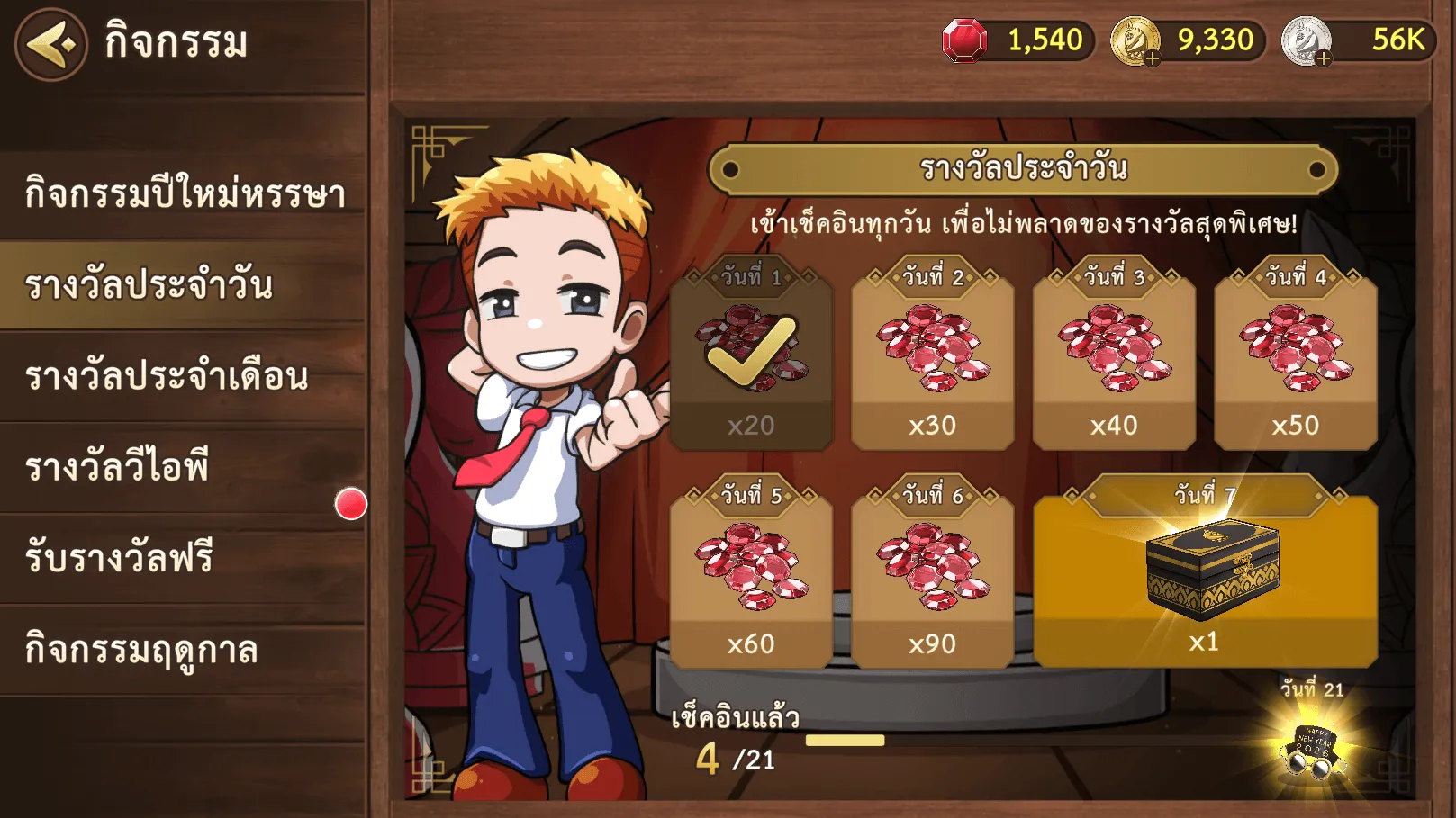Choose the รับรางวัลฟรี tab
The width and height of the screenshot is (1456, 818).
pyautogui.click(x=185, y=558)
